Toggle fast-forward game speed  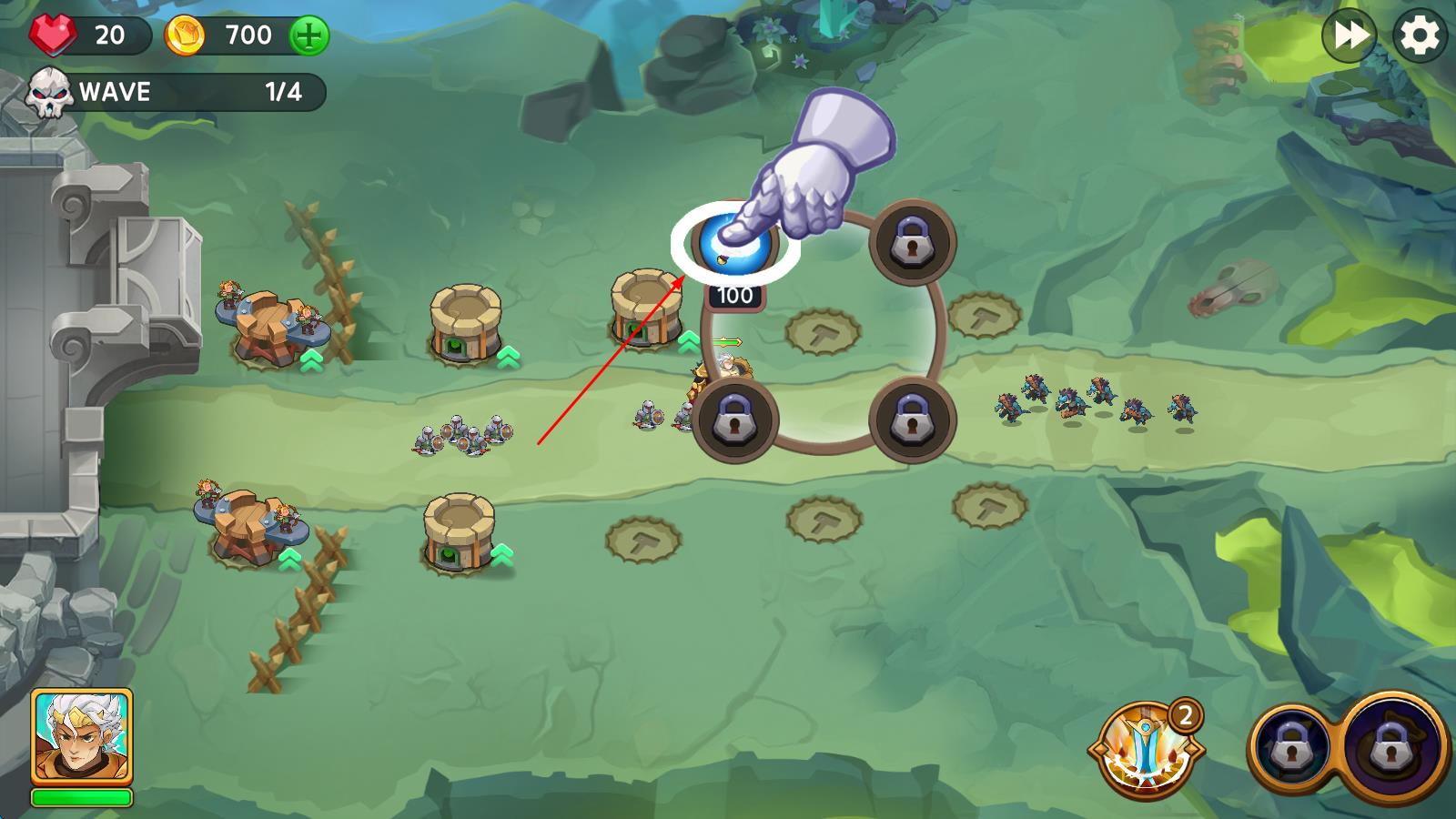tap(1349, 35)
